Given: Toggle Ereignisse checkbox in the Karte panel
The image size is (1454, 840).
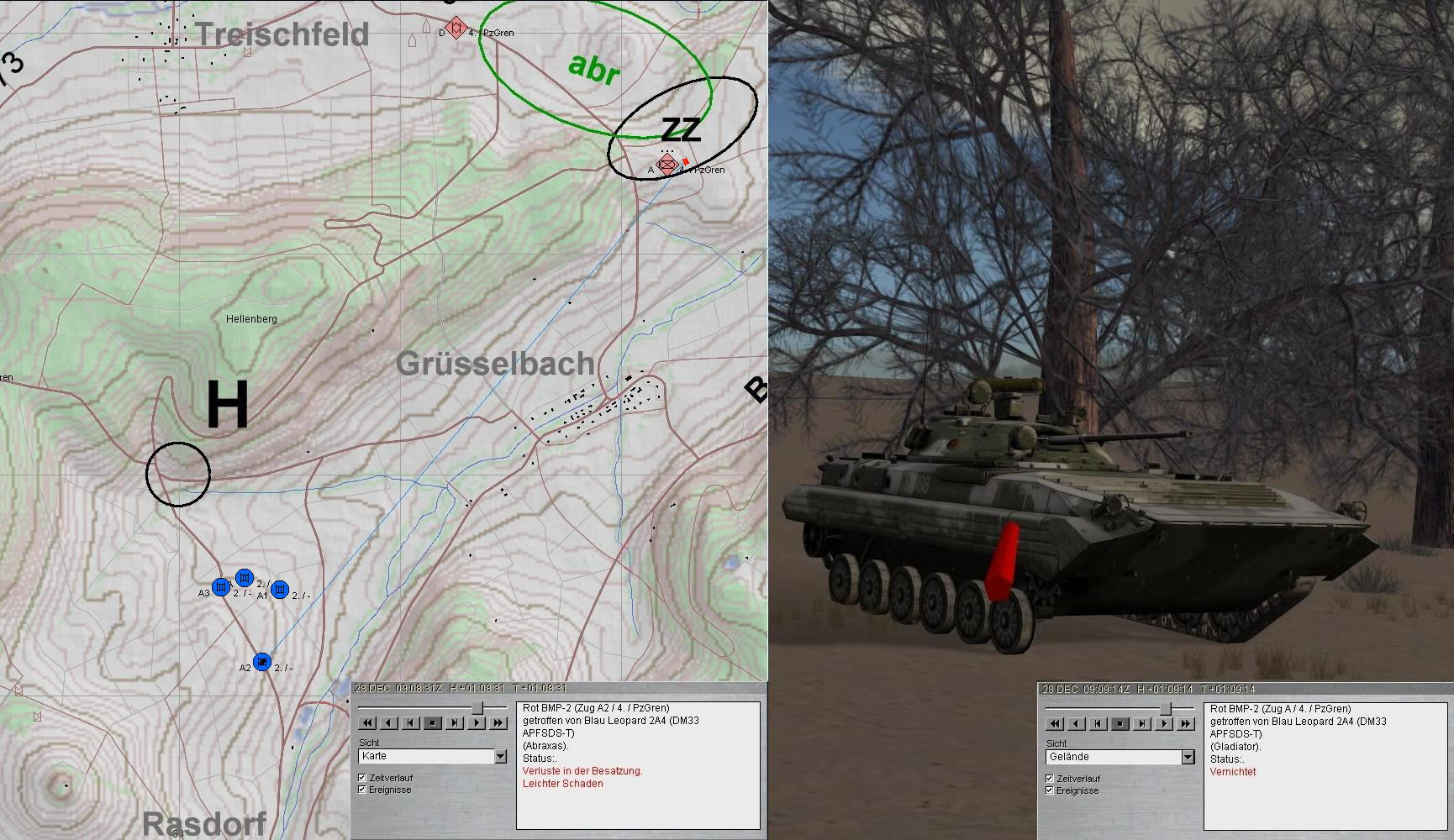Looking at the screenshot, I should point(362,790).
